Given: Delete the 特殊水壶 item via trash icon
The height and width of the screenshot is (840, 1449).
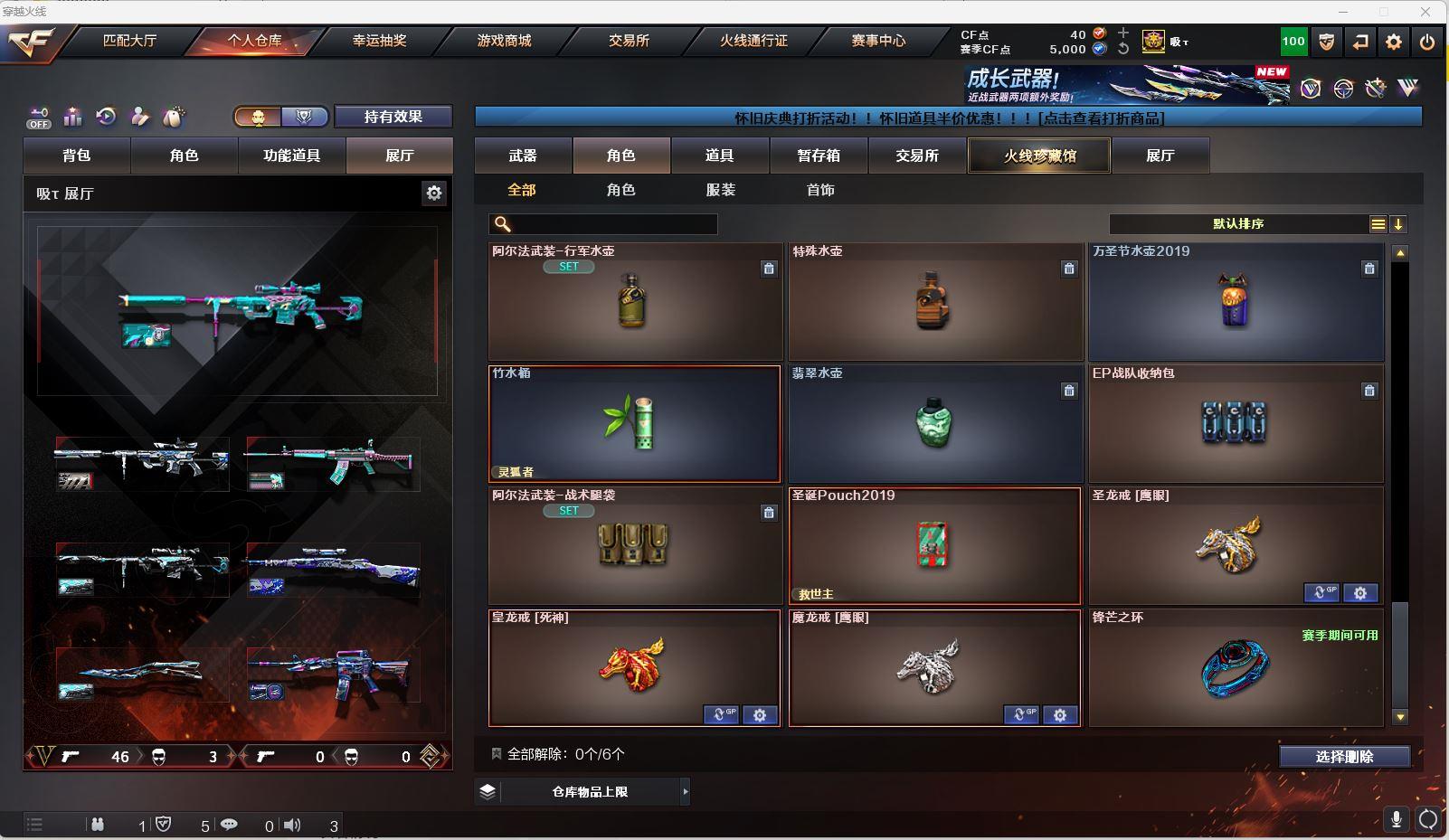Looking at the screenshot, I should tap(1069, 269).
